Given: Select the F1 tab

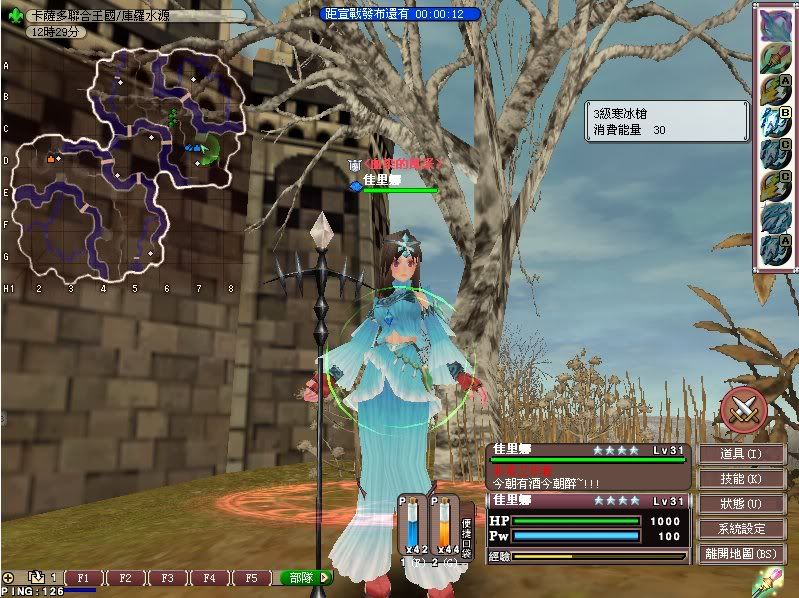Looking at the screenshot, I should point(84,578).
